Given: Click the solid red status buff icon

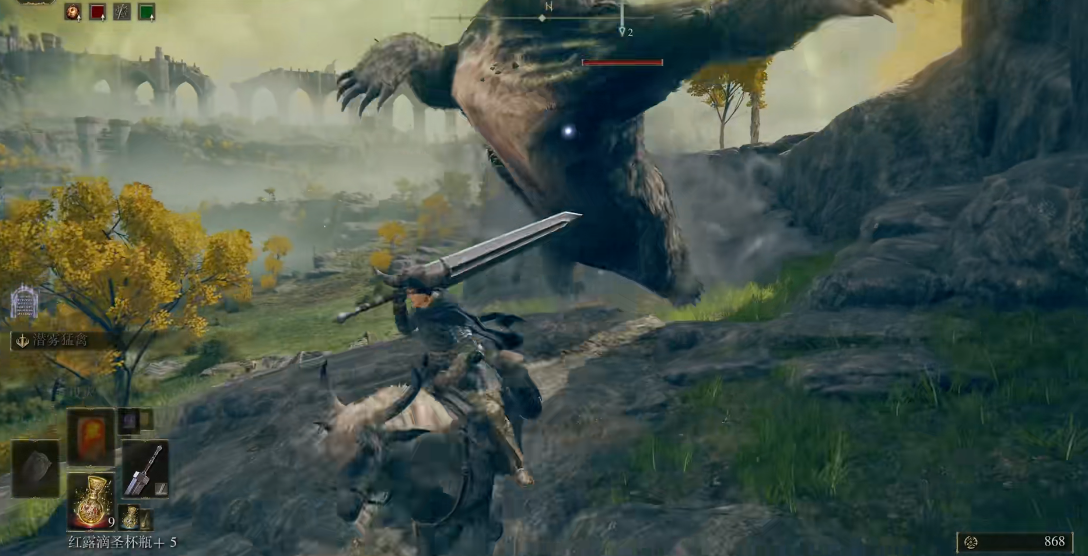Looking at the screenshot, I should click(98, 12).
